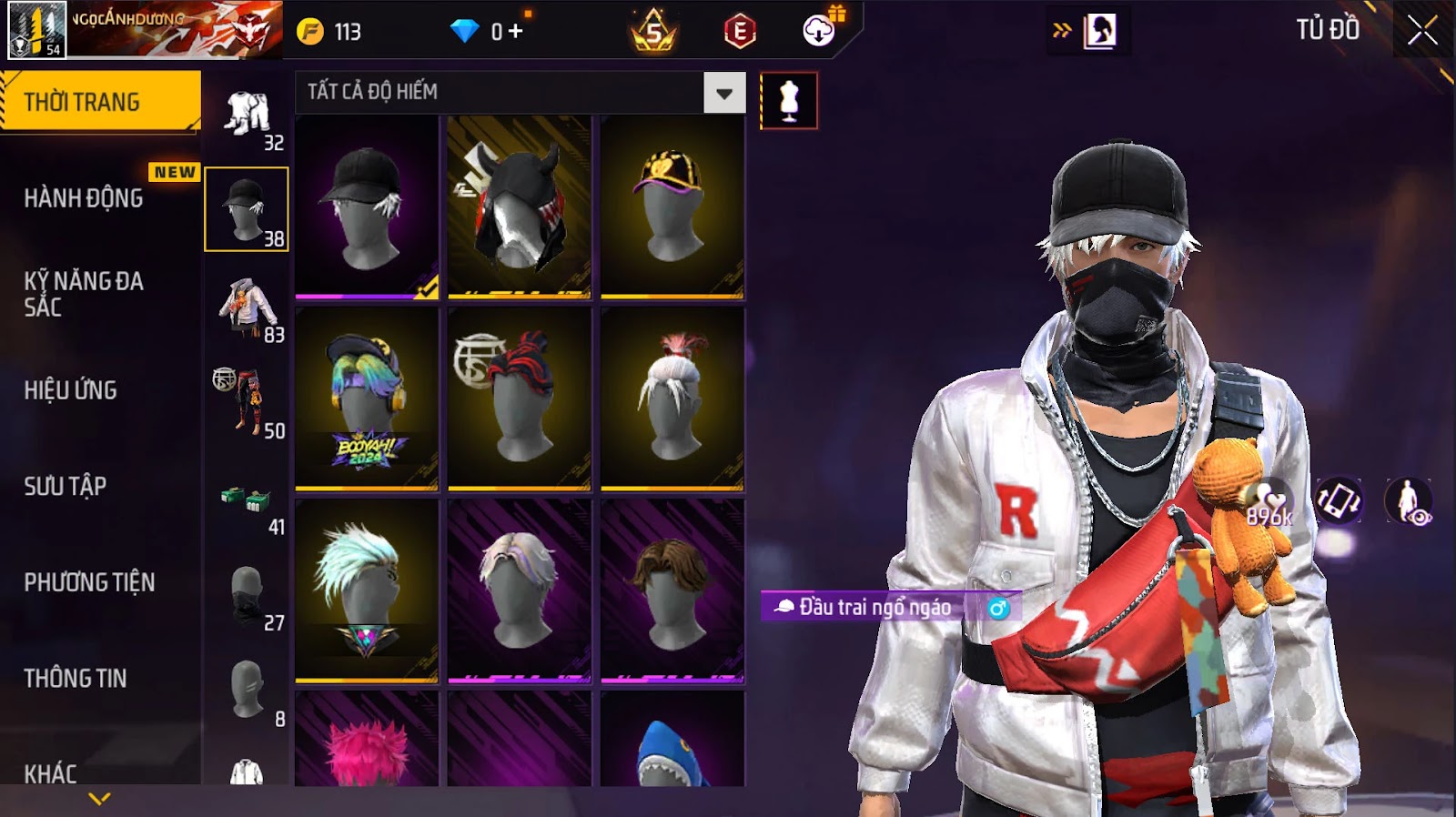Add diamonds with the plus button
Image resolution: width=1456 pixels, height=817 pixels.
(x=516, y=32)
